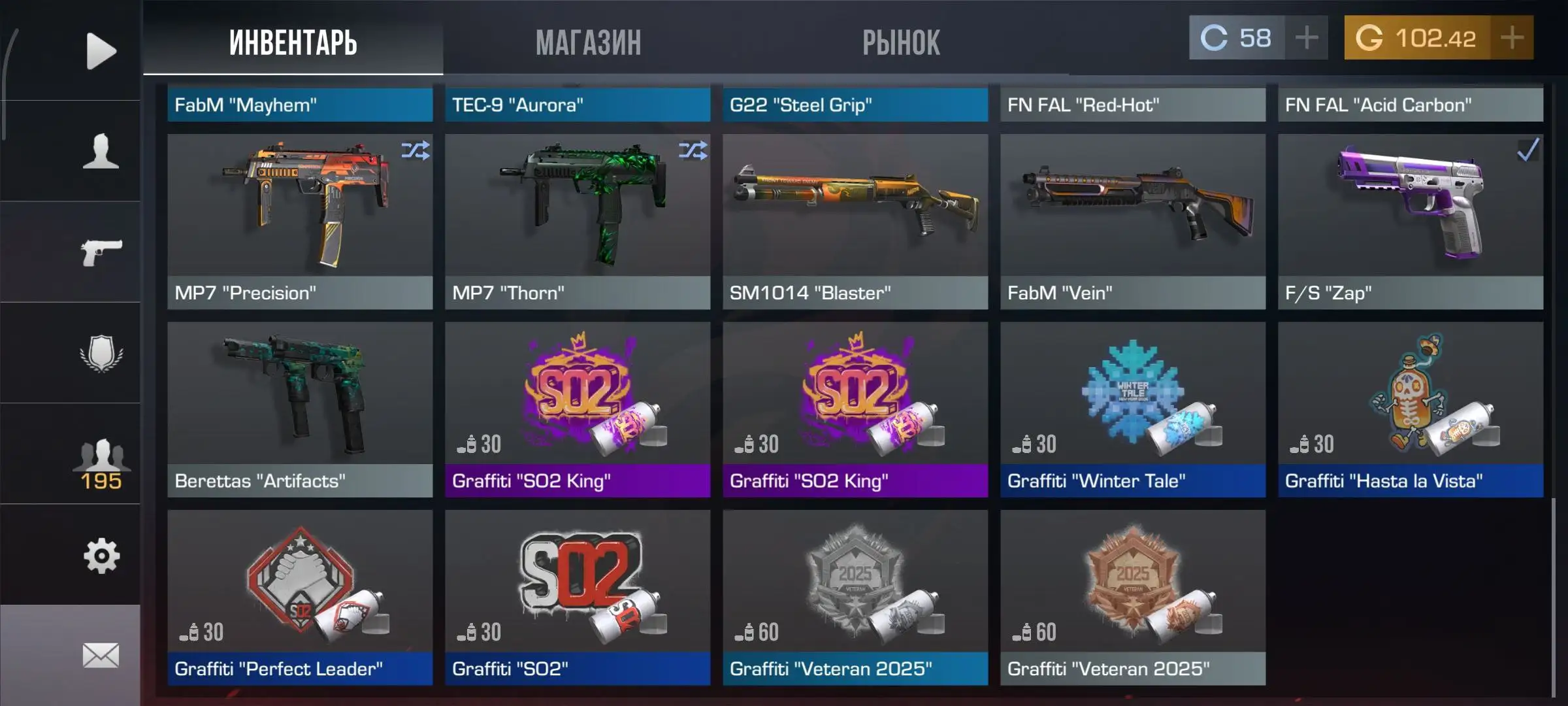Open the shield clan icon
The image size is (1568, 706).
pos(101,354)
